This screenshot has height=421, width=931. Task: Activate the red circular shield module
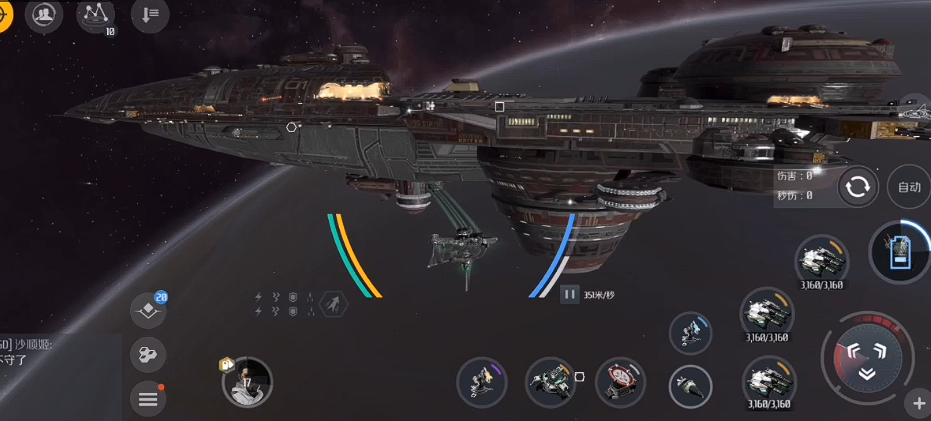tap(620, 381)
